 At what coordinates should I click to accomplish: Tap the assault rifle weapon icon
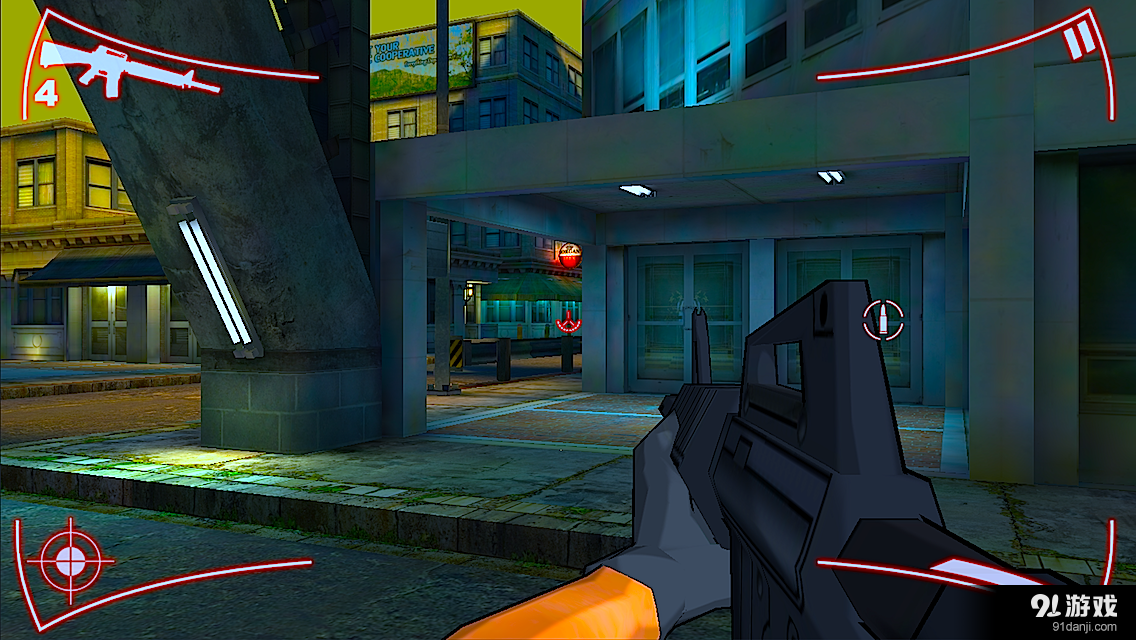pyautogui.click(x=127, y=68)
